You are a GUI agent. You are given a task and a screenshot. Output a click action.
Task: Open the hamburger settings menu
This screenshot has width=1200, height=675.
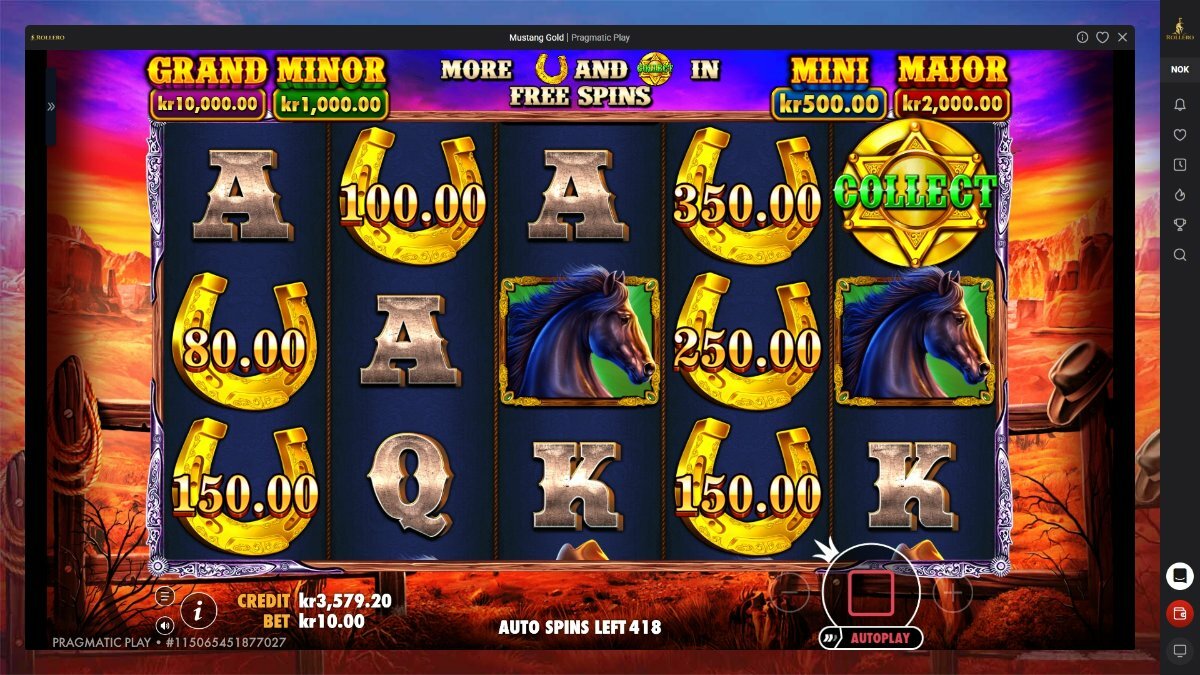click(165, 596)
